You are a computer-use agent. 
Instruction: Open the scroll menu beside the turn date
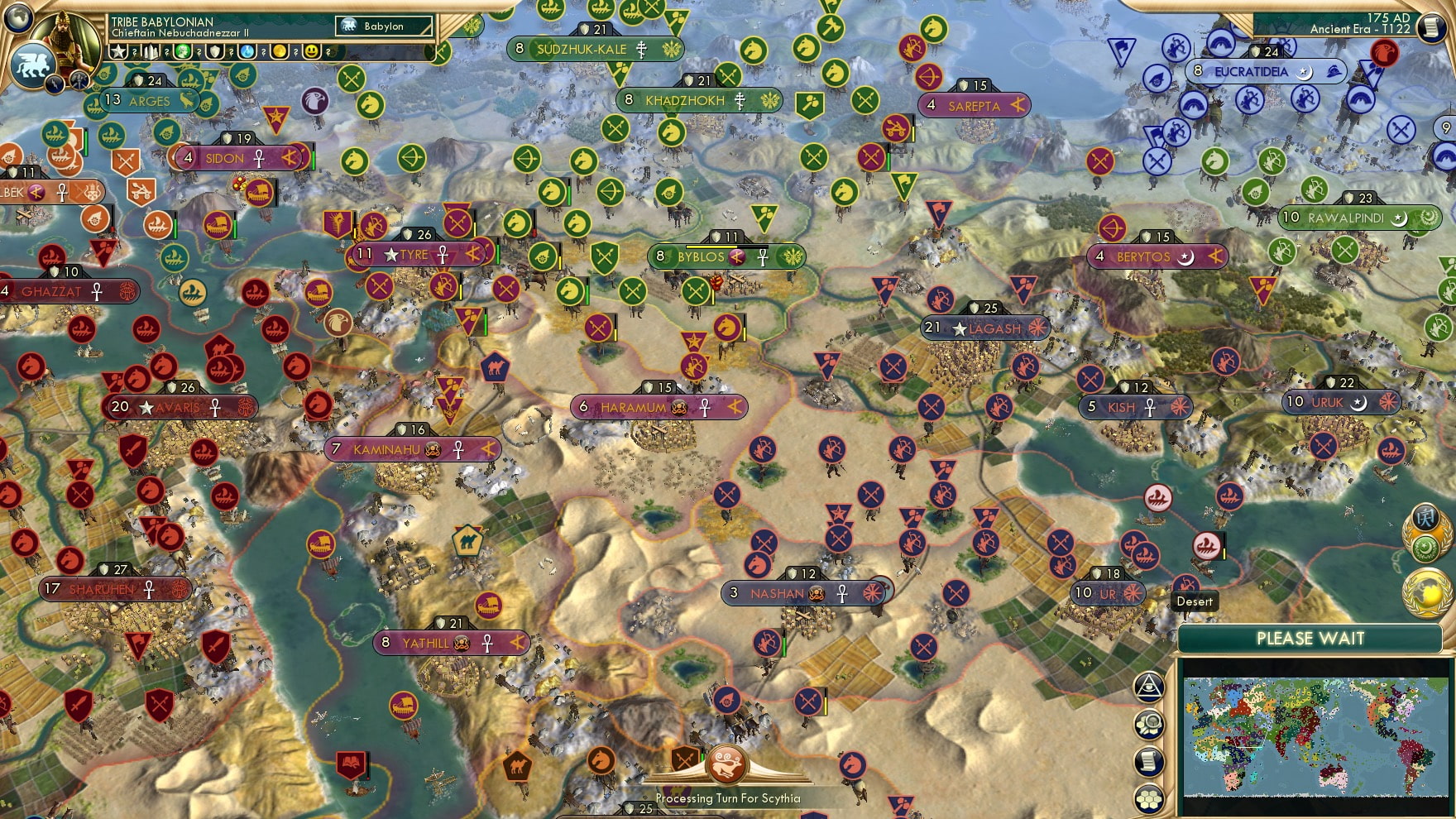[x=1430, y=27]
